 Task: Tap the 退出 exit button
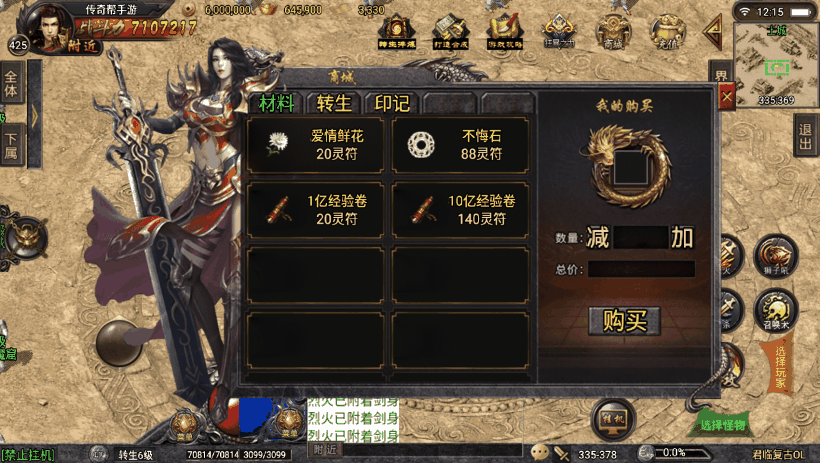coord(806,139)
